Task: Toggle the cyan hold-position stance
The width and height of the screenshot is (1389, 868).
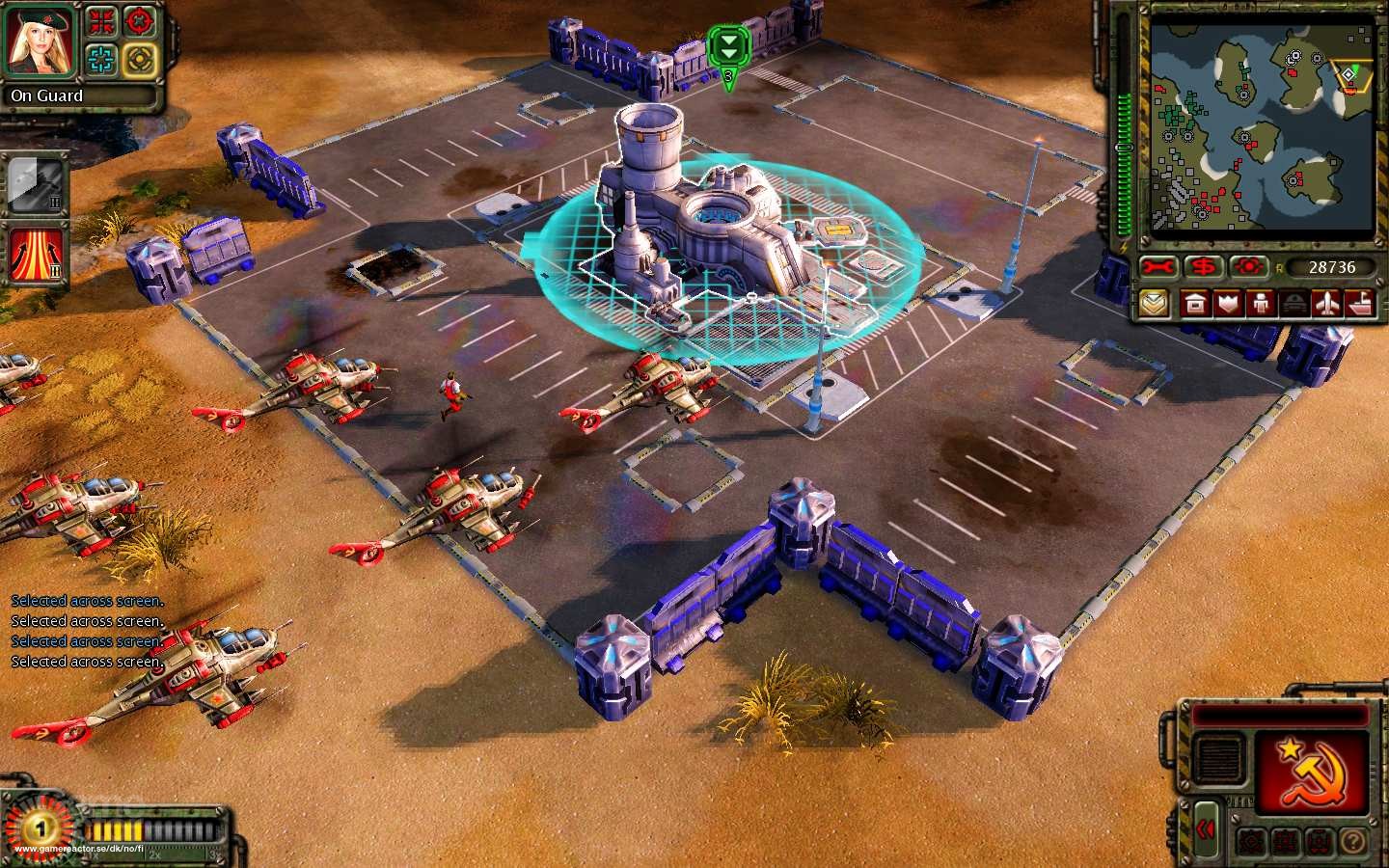Action: [99, 59]
